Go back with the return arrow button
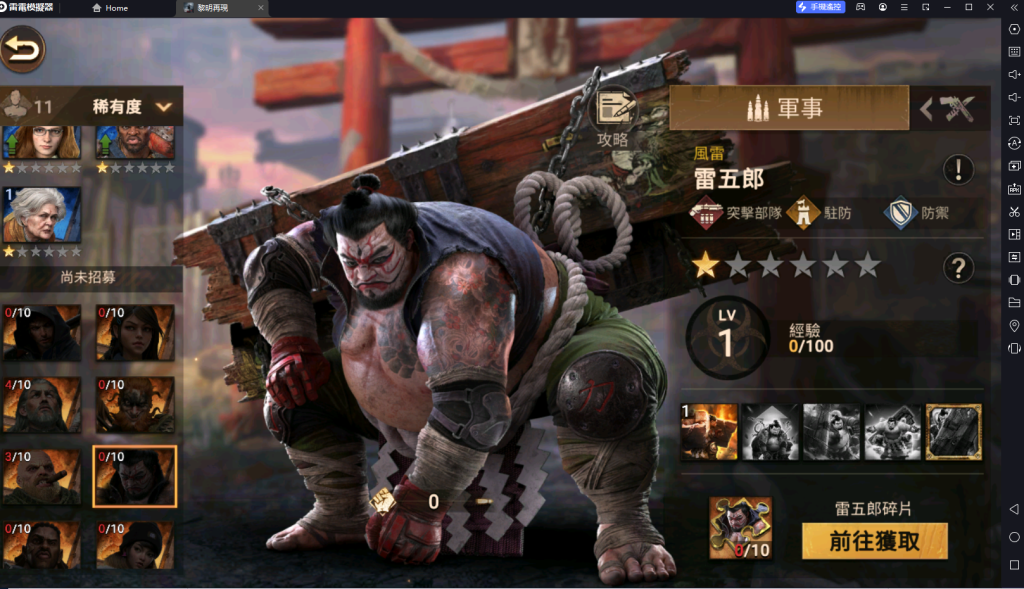Image resolution: width=1024 pixels, height=589 pixels. coord(23,47)
